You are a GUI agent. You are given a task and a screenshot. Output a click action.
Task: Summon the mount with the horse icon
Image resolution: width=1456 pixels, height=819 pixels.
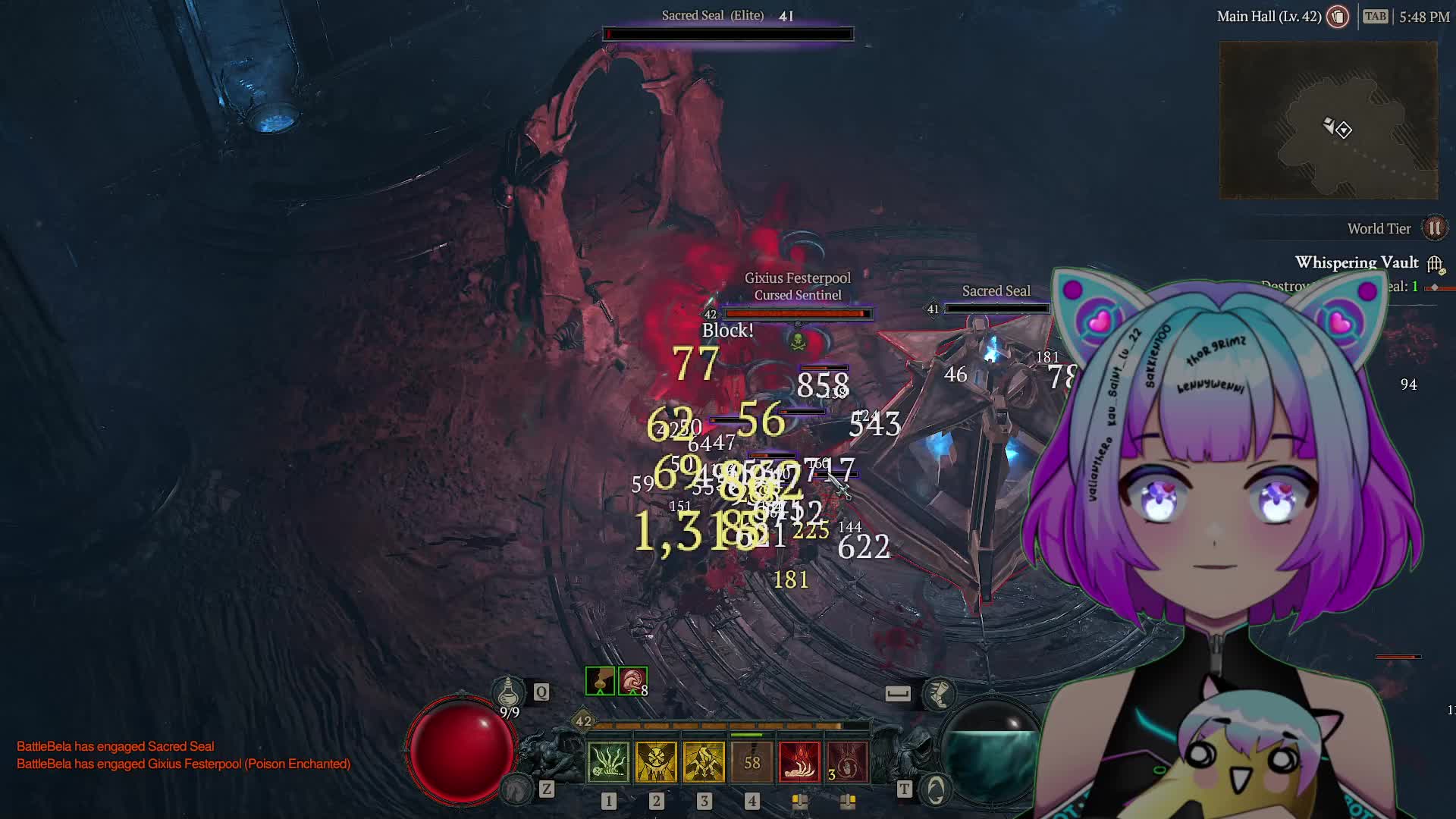point(517,789)
